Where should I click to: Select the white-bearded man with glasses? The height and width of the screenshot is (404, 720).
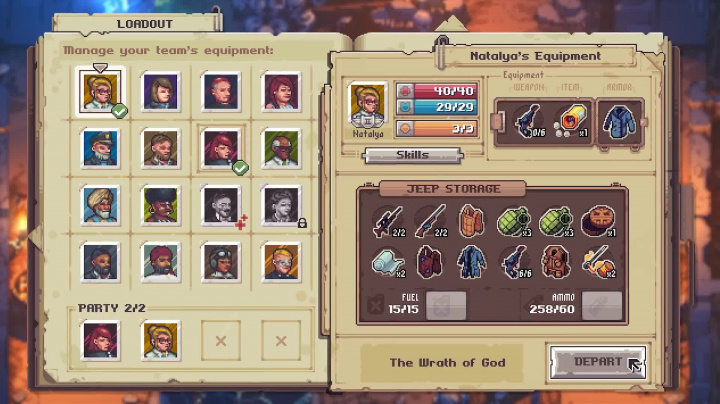tap(281, 148)
